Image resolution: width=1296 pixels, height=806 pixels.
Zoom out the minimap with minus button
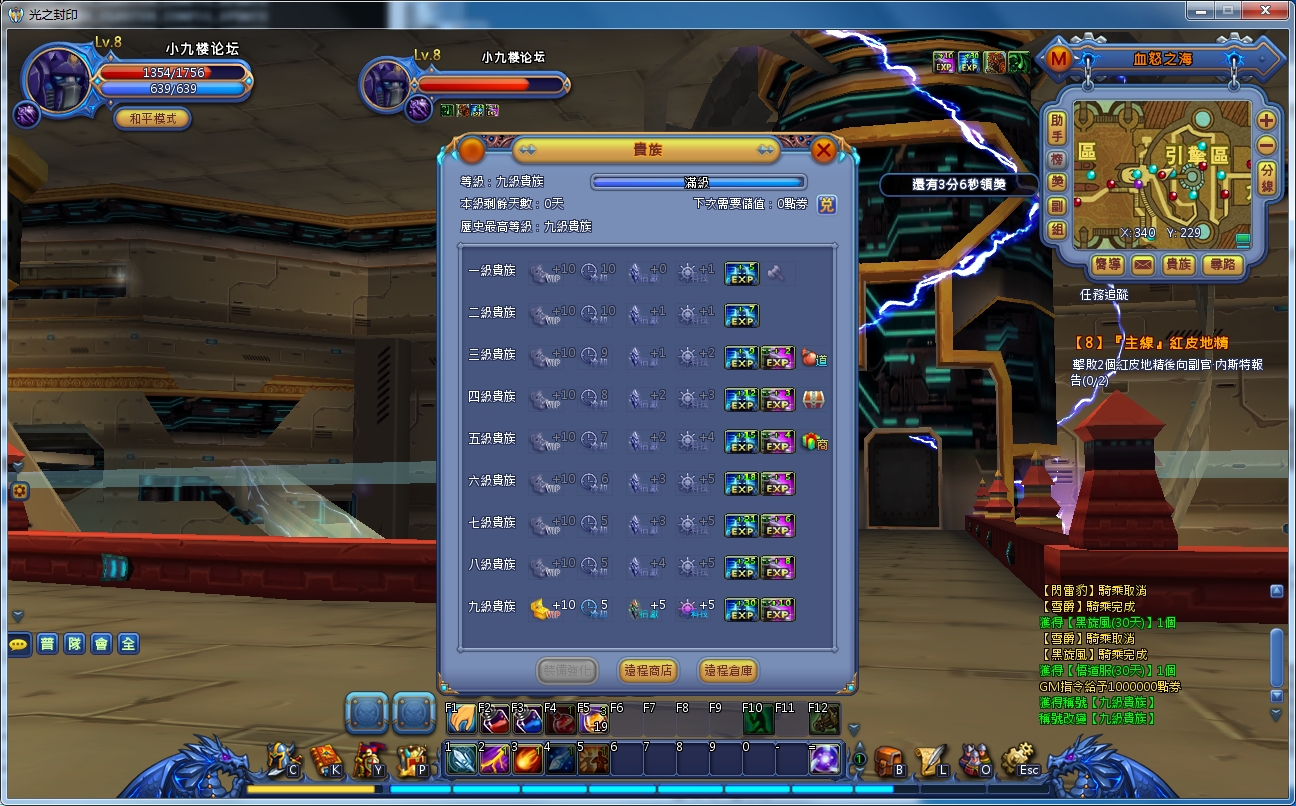(1266, 145)
